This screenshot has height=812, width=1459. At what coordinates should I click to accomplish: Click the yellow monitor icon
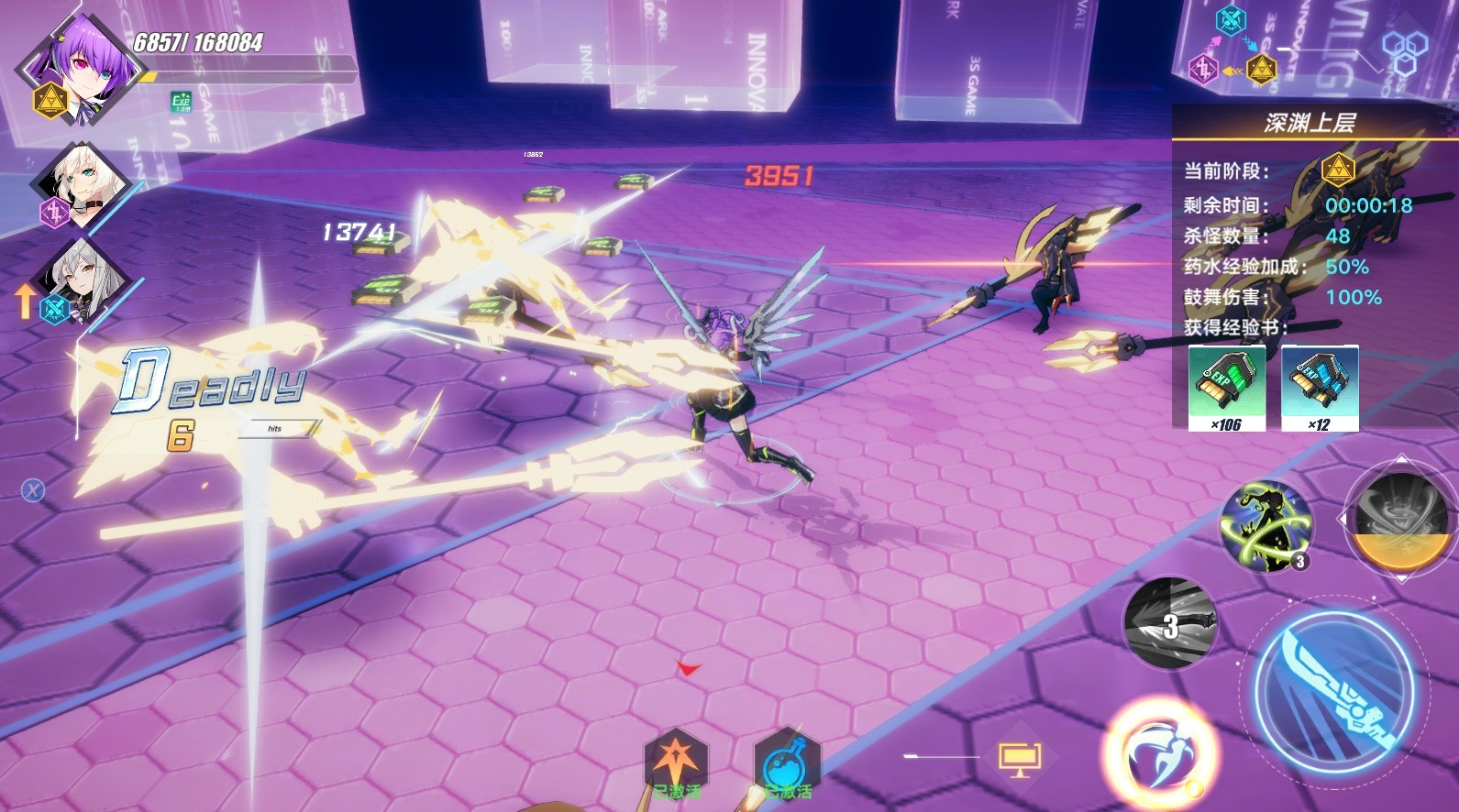(1019, 758)
